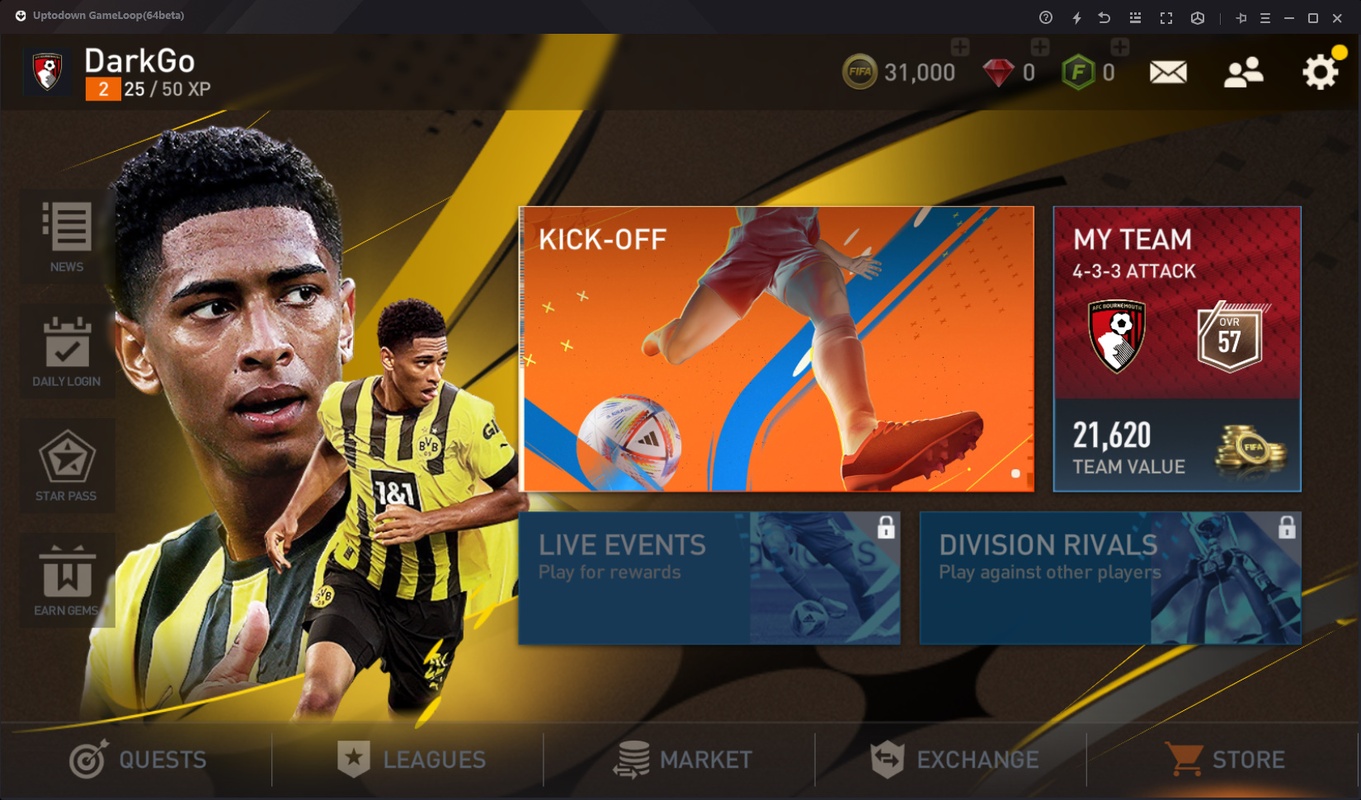Switch to the Quests tab
1361x800 pixels.
[138, 760]
